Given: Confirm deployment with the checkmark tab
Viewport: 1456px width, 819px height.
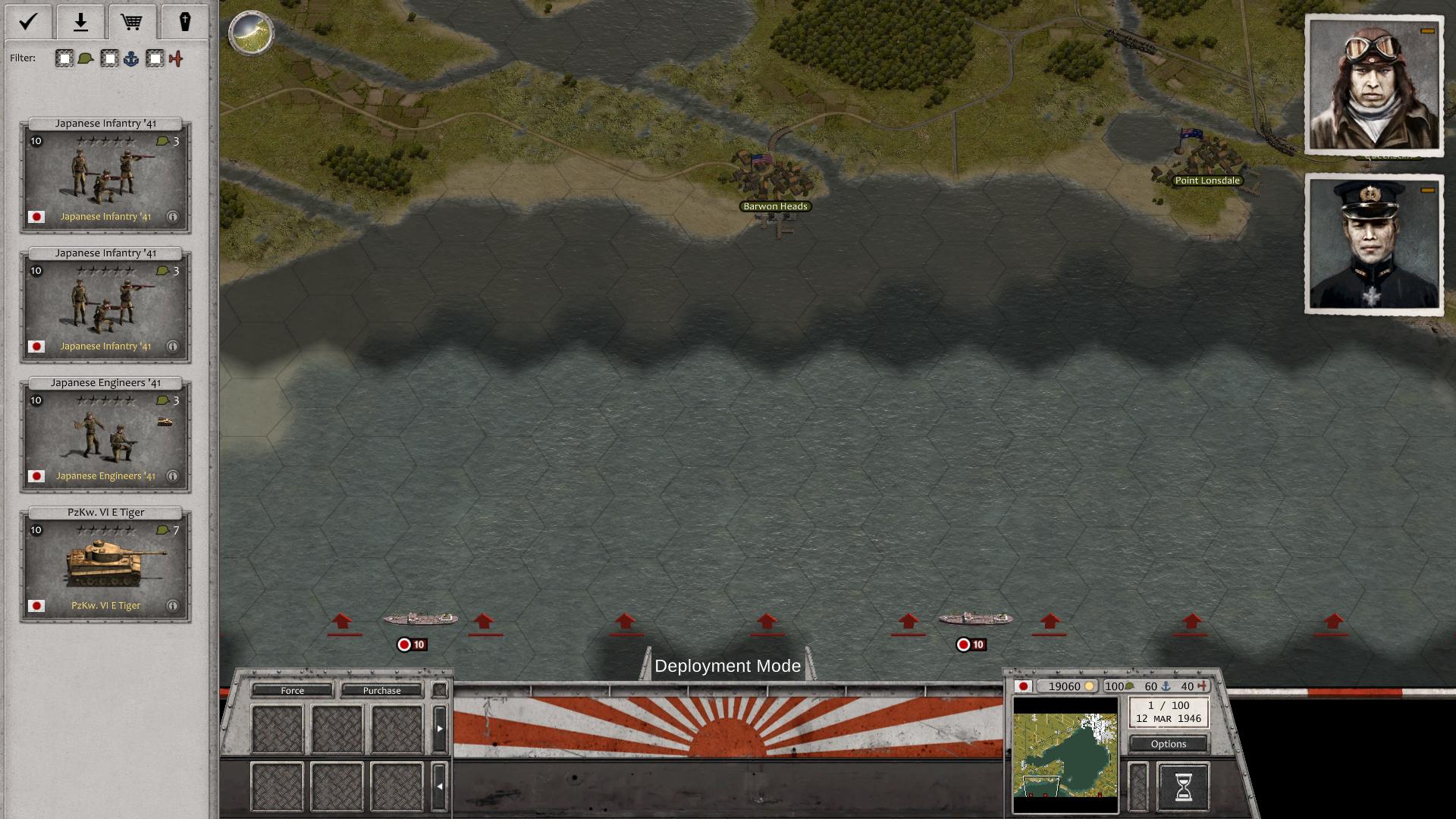Looking at the screenshot, I should [28, 21].
